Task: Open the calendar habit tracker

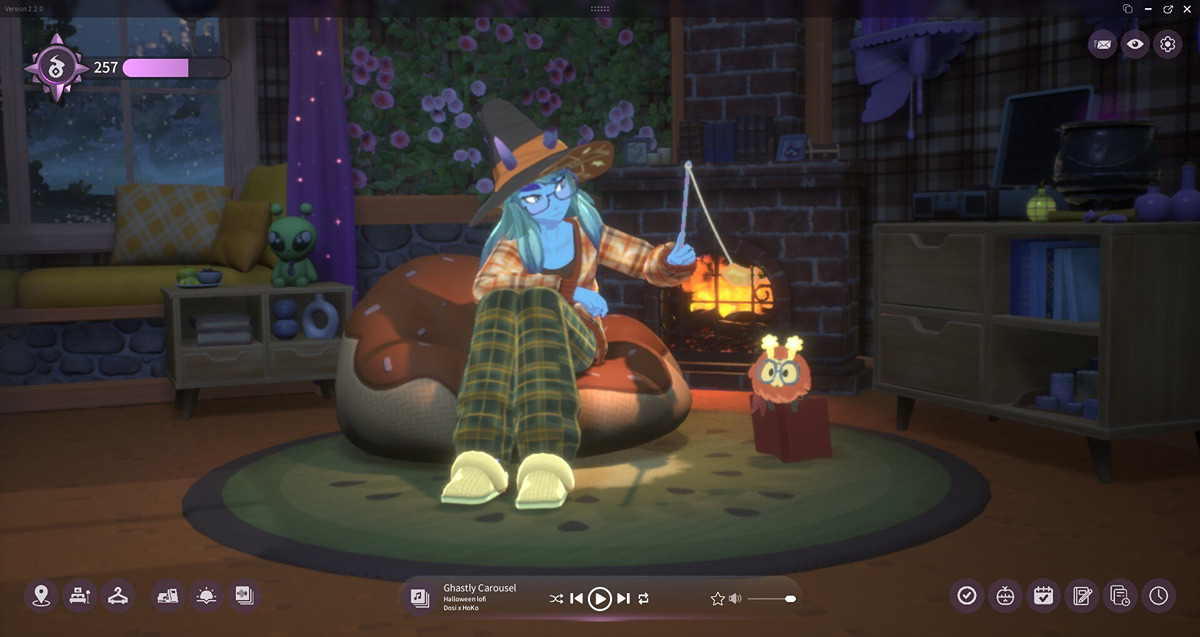Action: [x=1043, y=596]
